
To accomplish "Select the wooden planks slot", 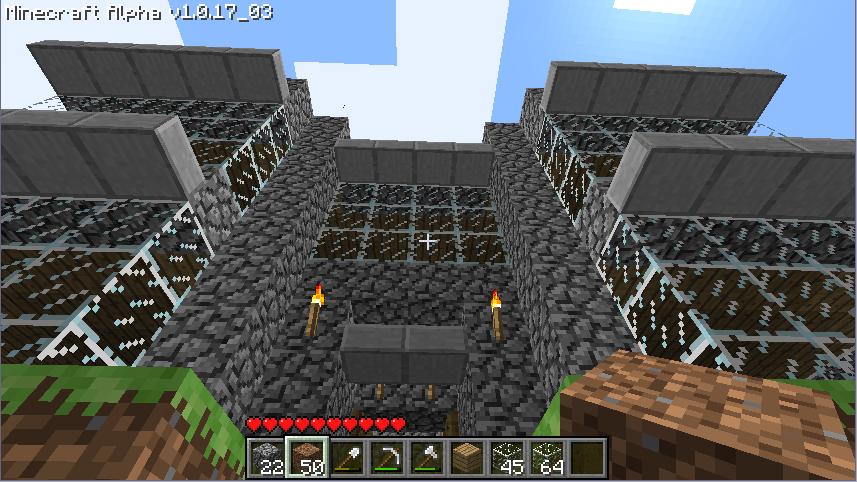I will [466, 458].
